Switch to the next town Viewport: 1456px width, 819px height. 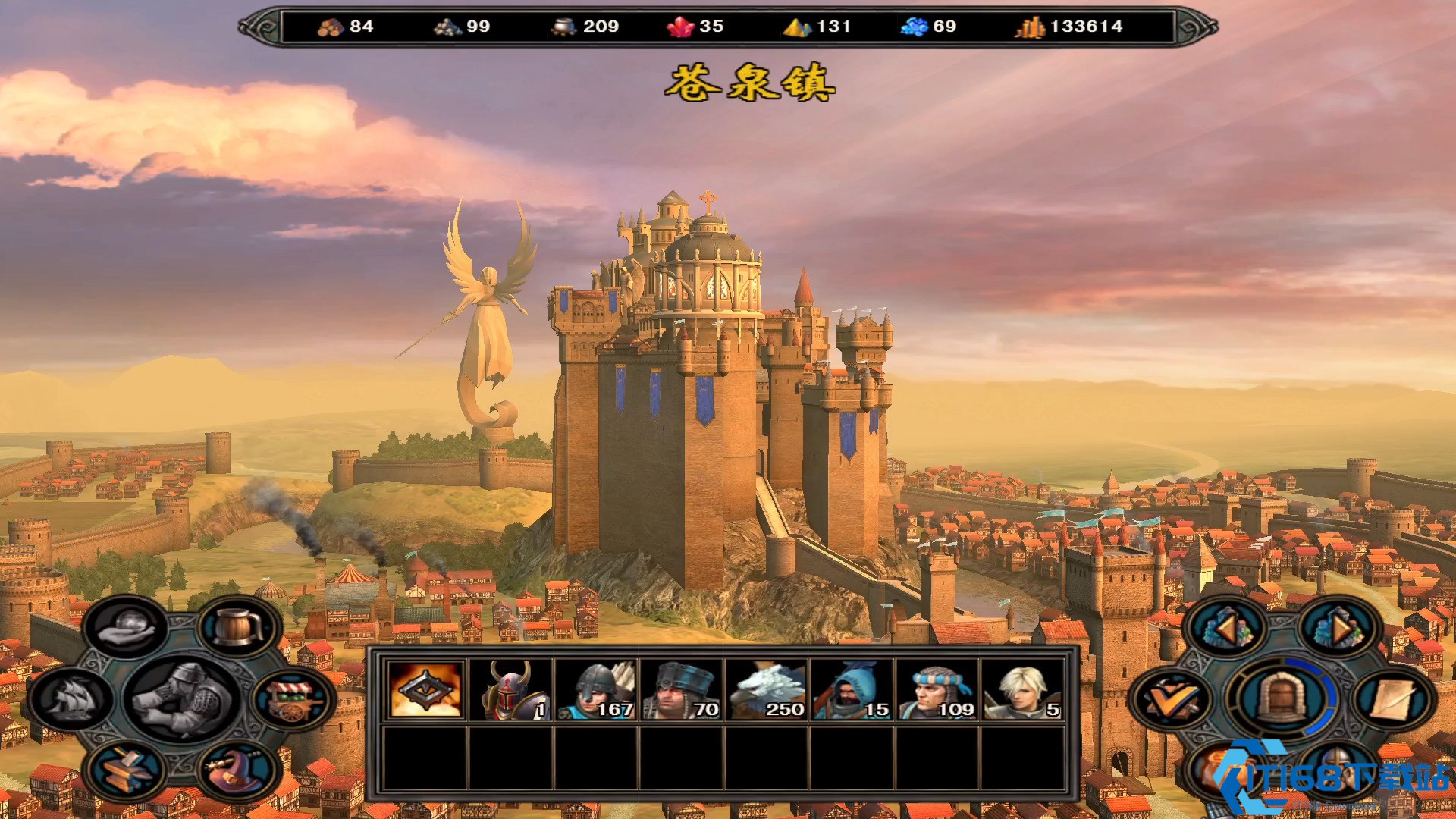[1338, 628]
